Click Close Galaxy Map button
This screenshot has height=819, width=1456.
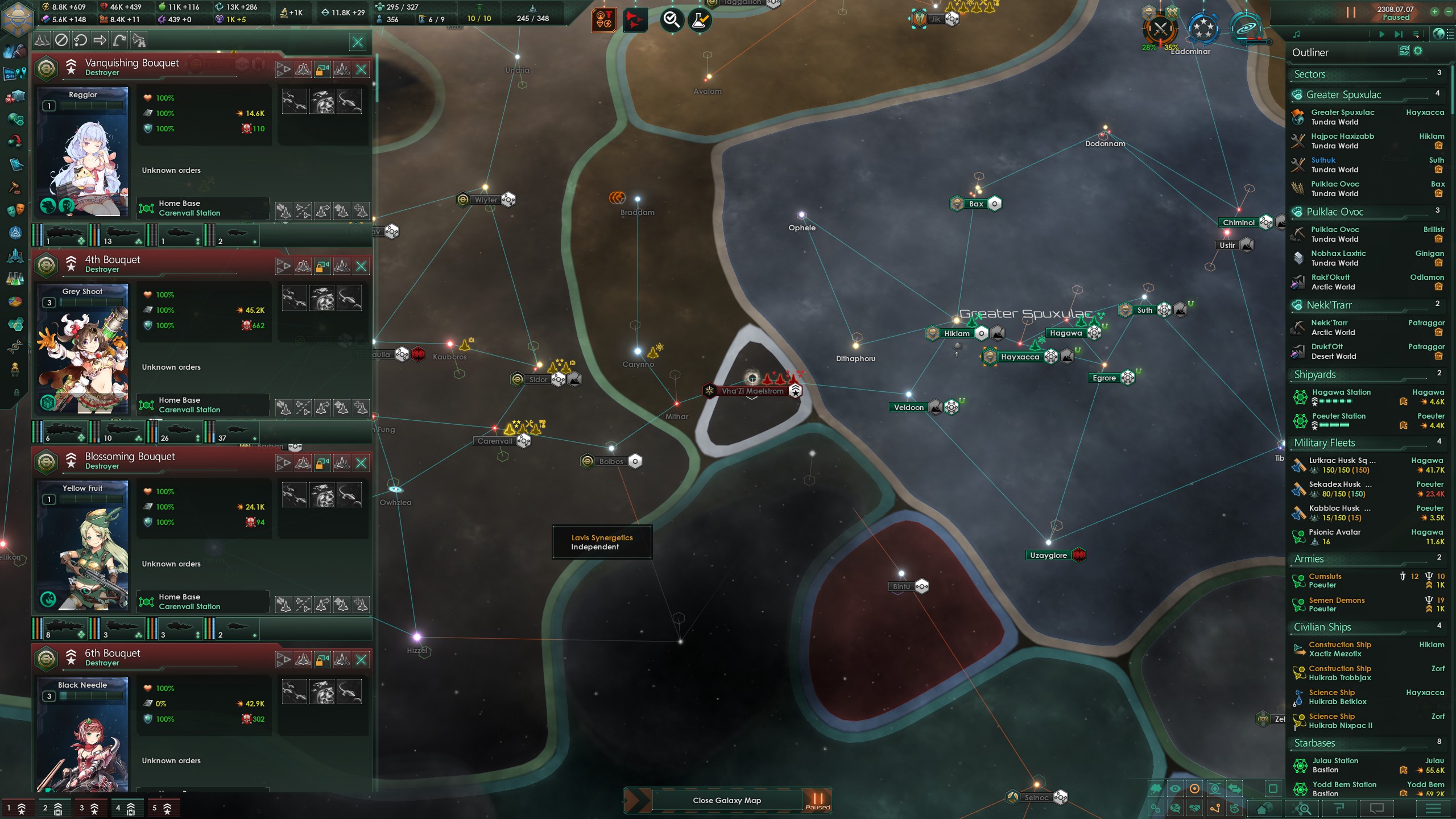726,800
